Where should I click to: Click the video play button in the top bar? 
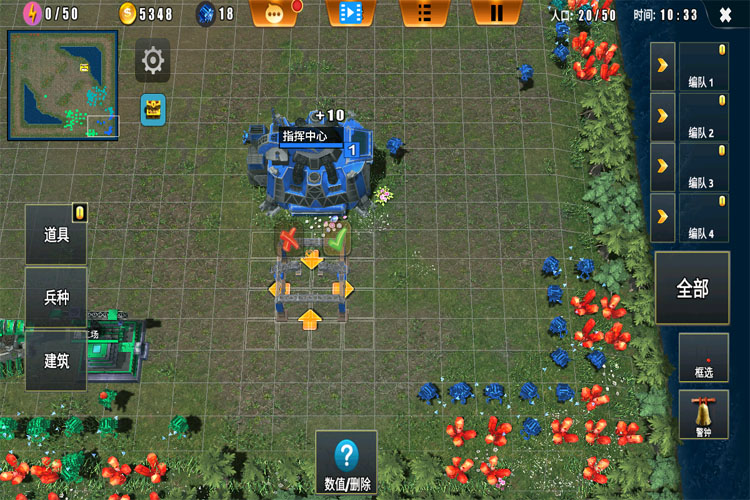(350, 13)
